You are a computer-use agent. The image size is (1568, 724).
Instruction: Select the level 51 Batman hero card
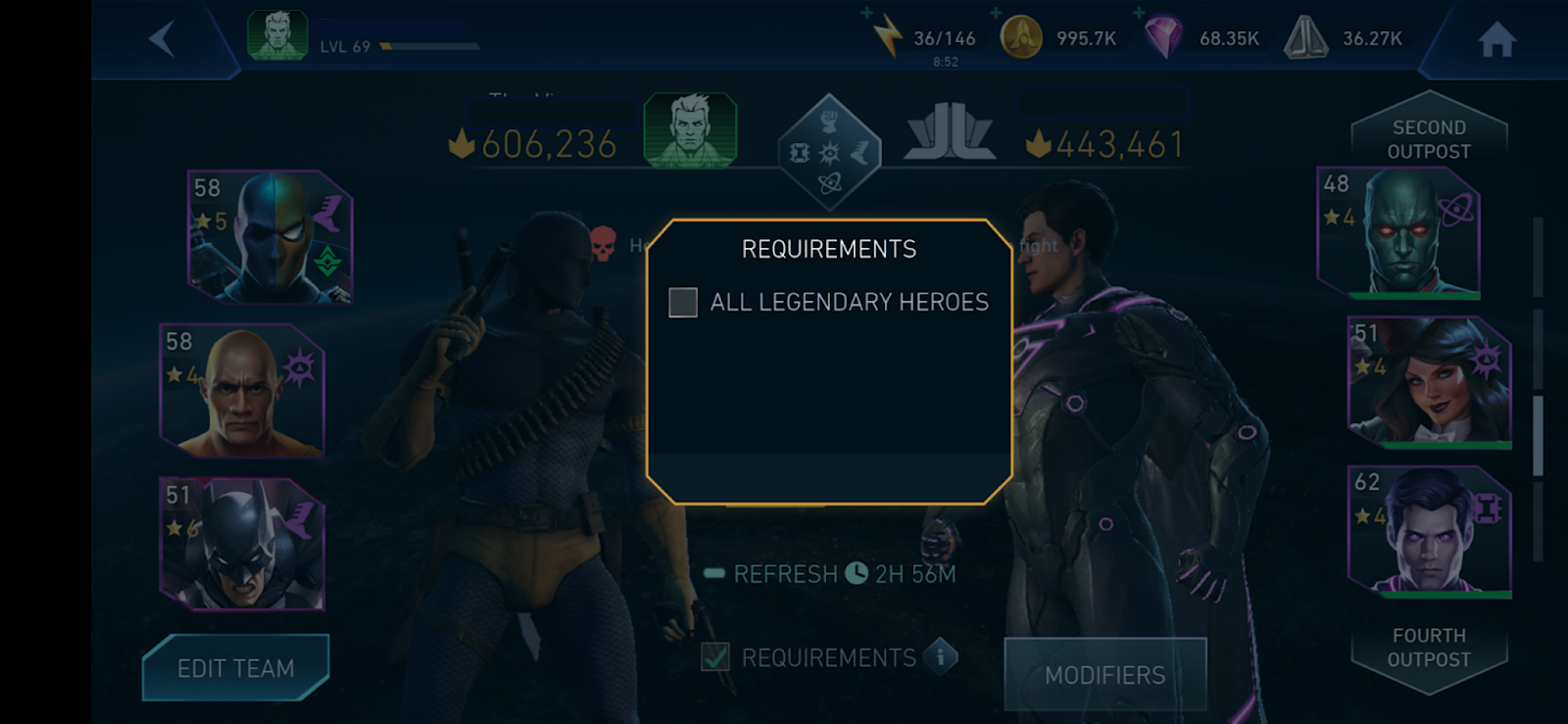pos(242,544)
